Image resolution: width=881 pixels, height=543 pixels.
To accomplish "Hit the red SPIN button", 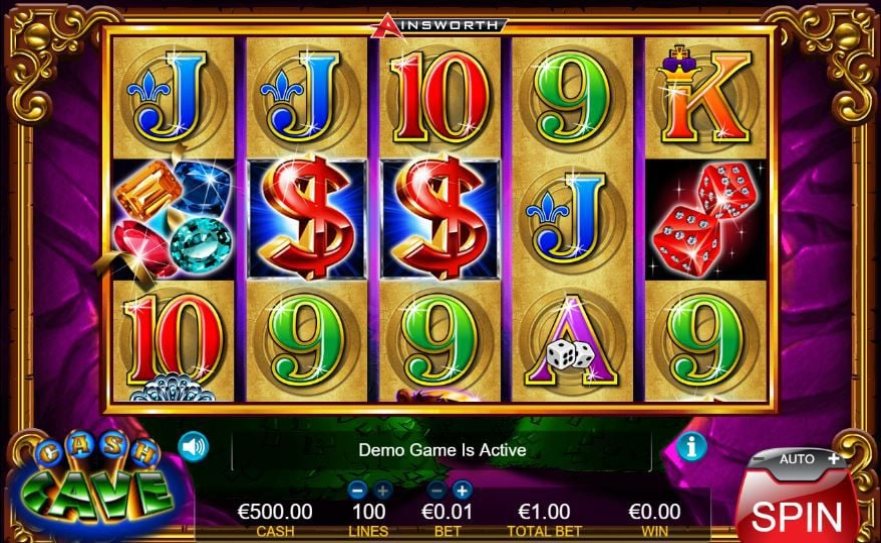I will coord(797,514).
